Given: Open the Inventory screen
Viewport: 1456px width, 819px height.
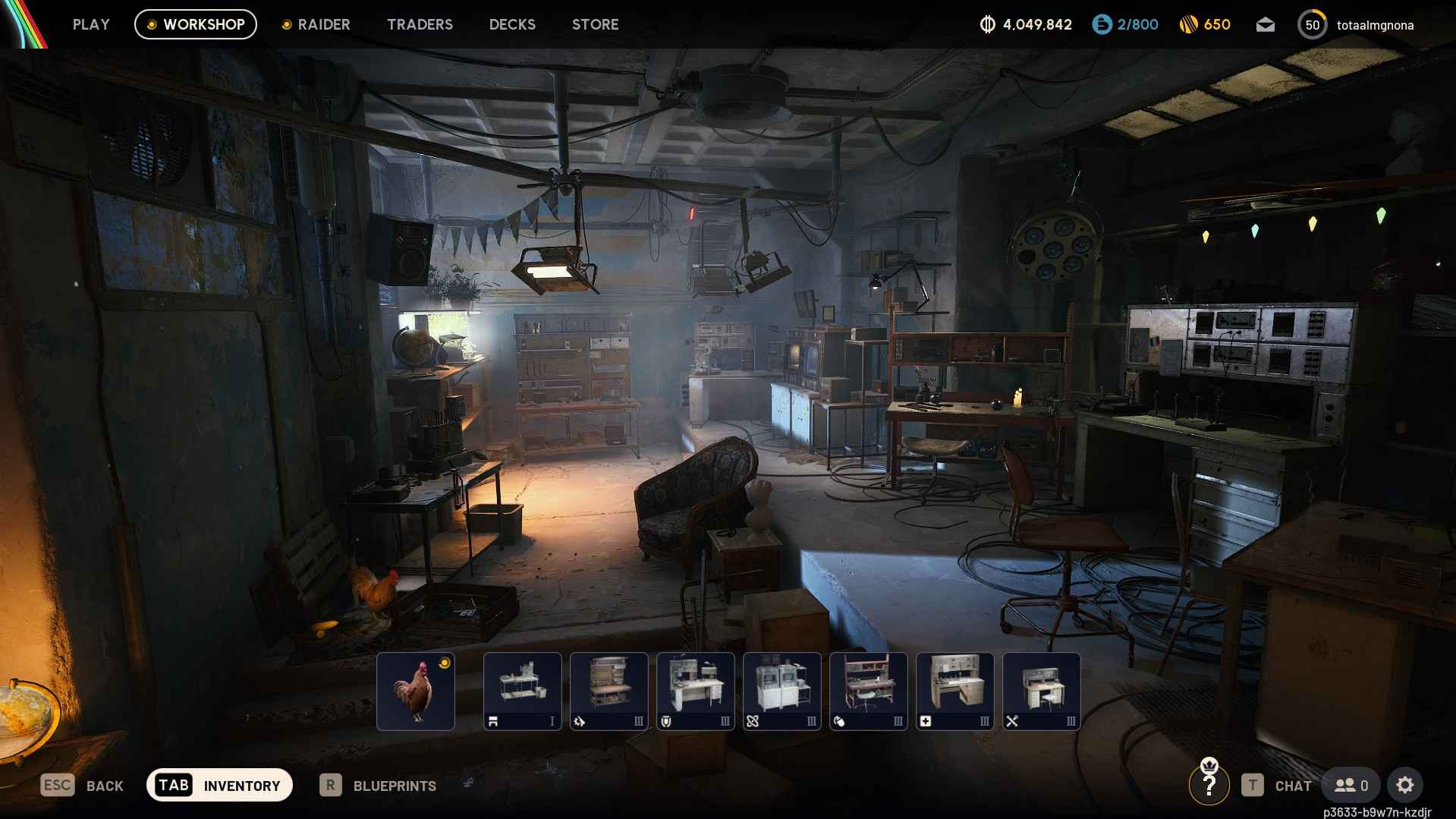Looking at the screenshot, I should click(219, 785).
